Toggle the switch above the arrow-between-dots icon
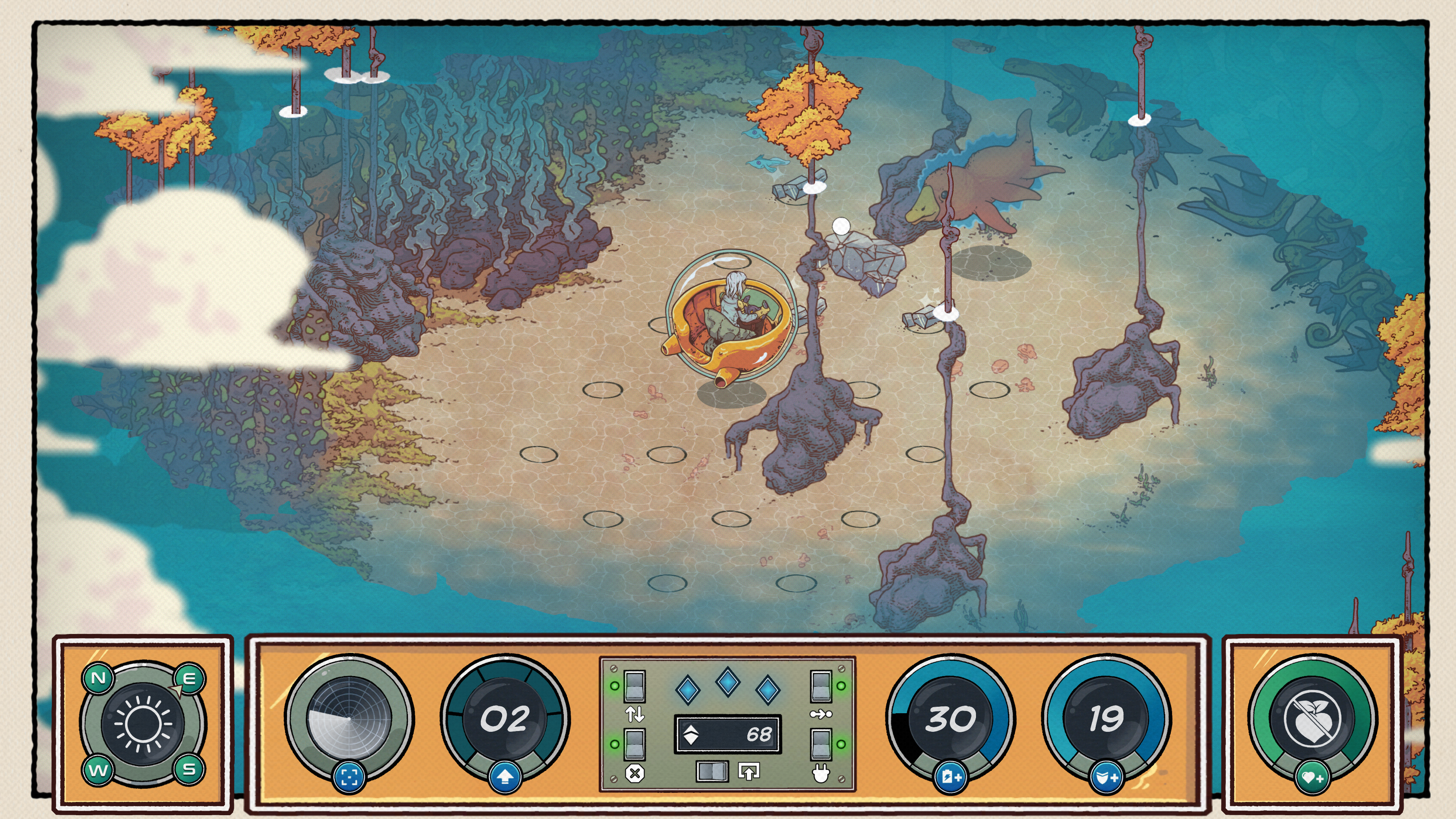The image size is (1456, 819). click(x=821, y=686)
